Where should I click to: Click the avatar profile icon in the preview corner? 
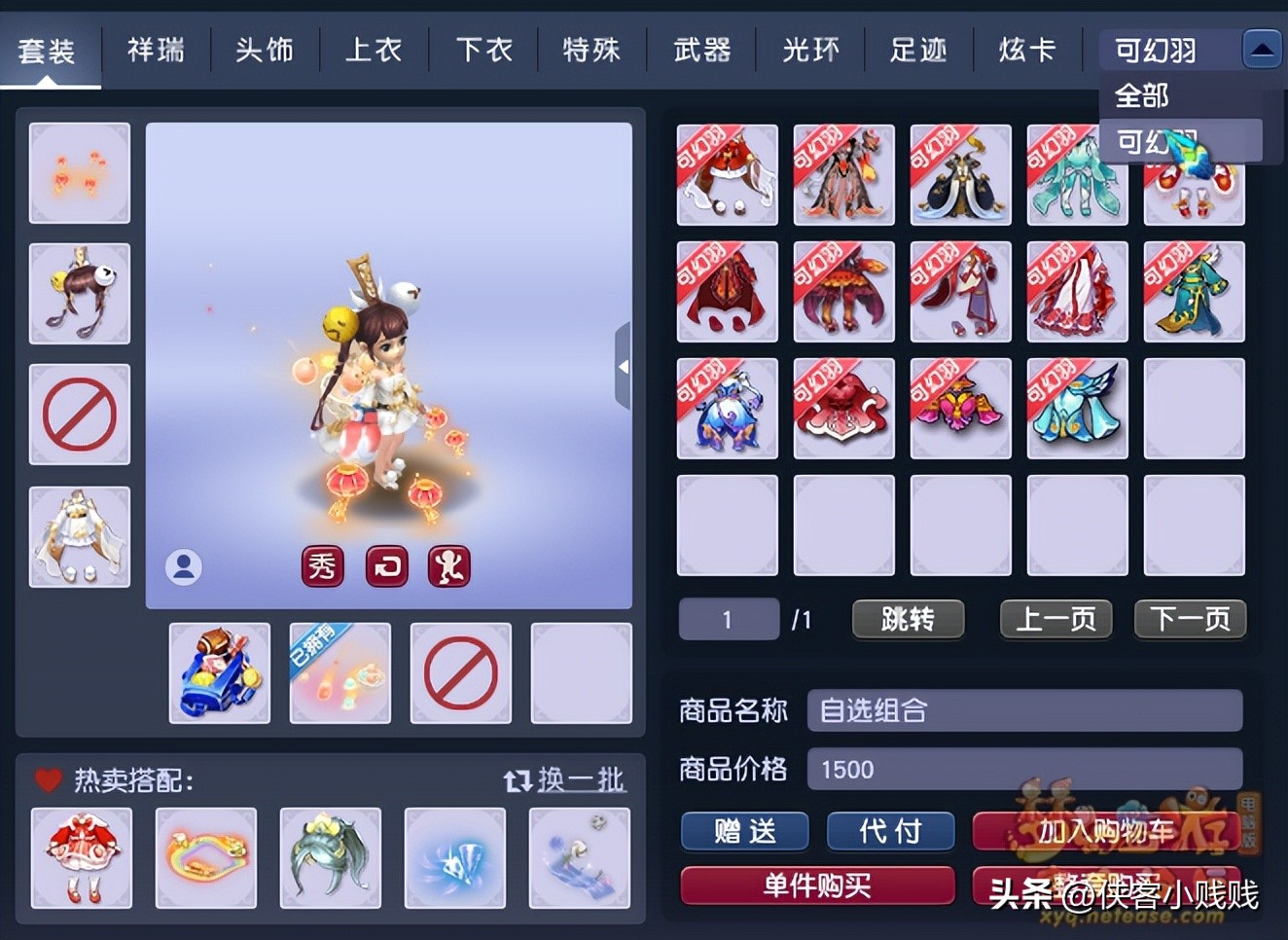pos(183,567)
